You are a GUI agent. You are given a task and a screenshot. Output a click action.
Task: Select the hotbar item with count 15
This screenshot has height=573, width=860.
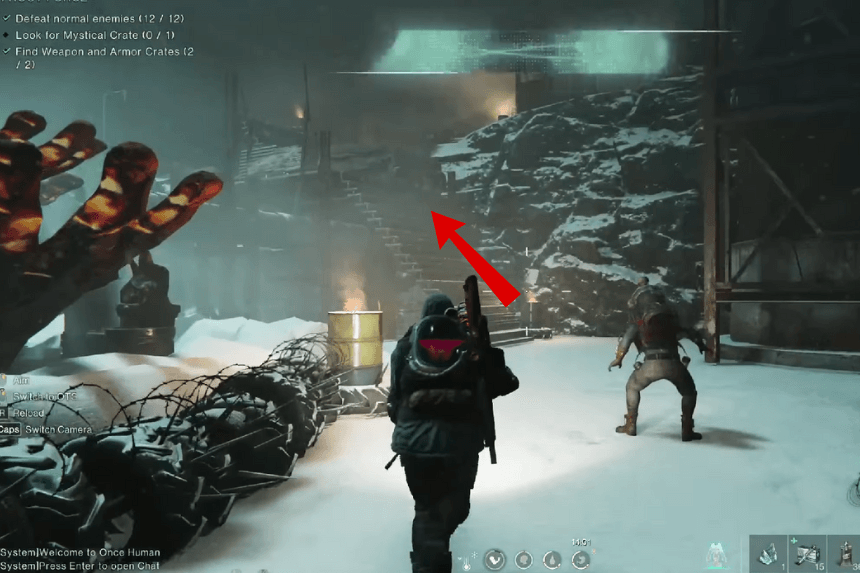coord(808,553)
